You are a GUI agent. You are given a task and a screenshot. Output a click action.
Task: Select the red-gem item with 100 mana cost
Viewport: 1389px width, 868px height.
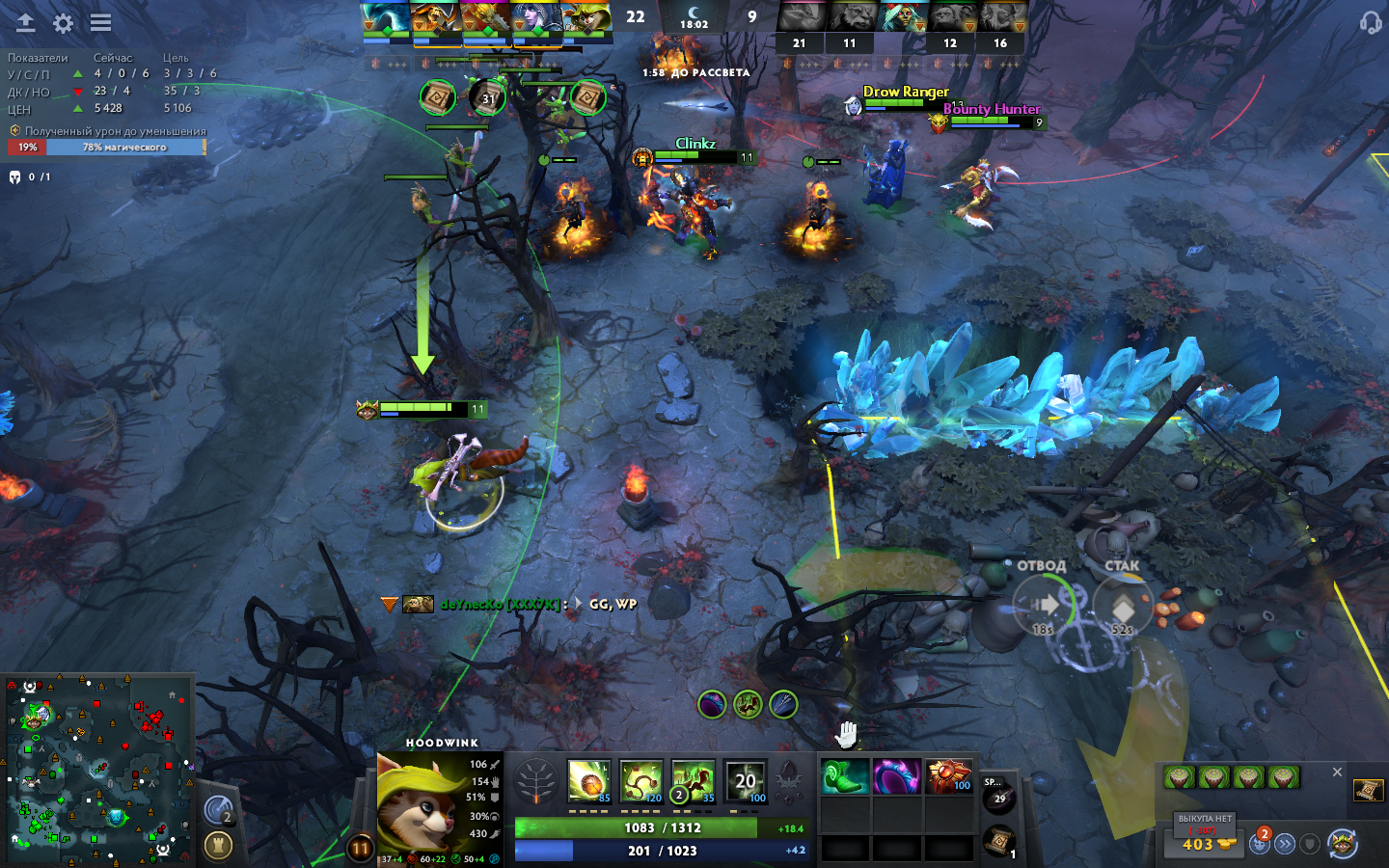949,777
